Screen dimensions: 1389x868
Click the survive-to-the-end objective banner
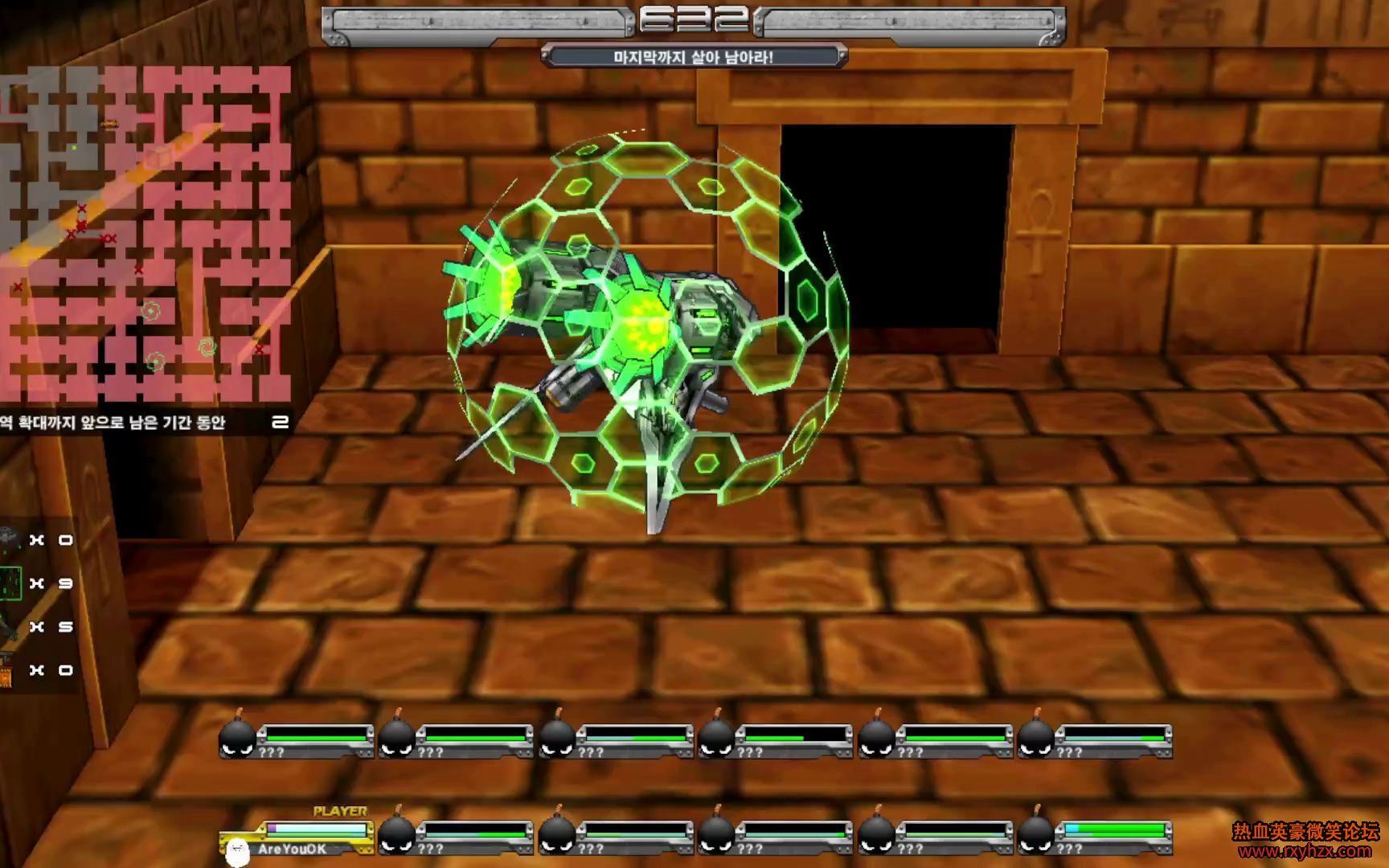pyautogui.click(x=694, y=57)
